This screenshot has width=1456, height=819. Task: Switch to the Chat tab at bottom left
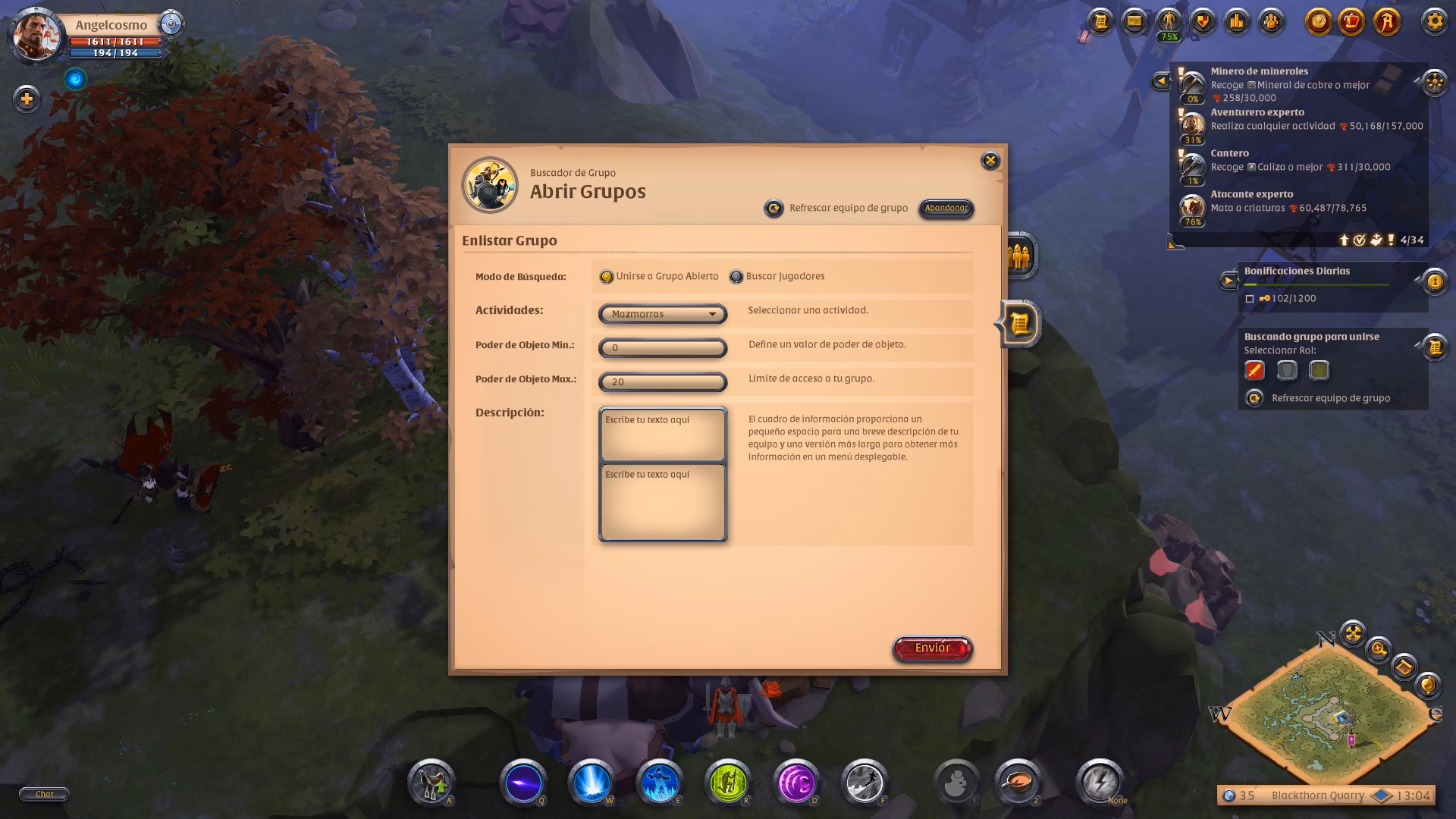(x=45, y=794)
